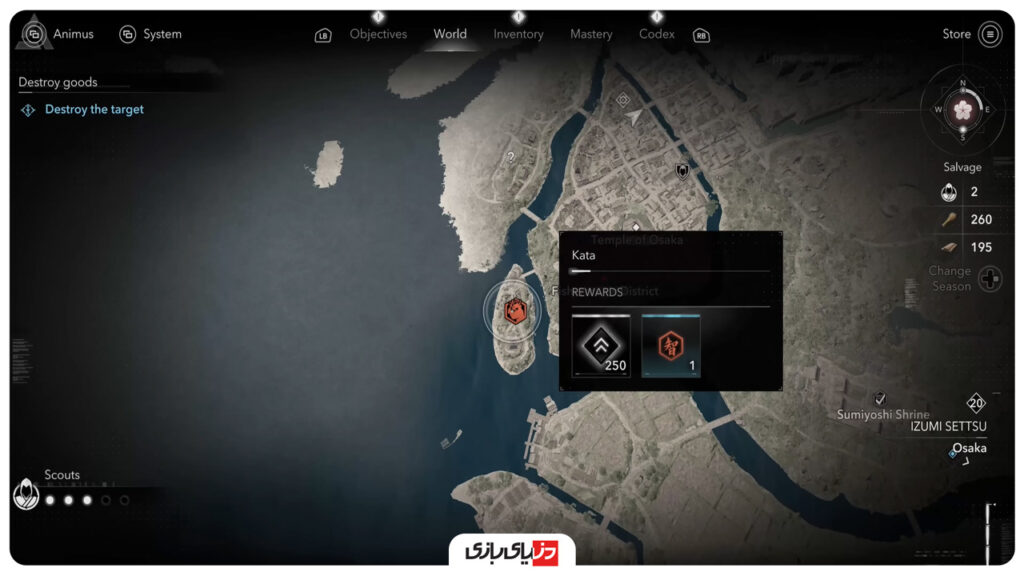Select the World tab

[x=450, y=34]
